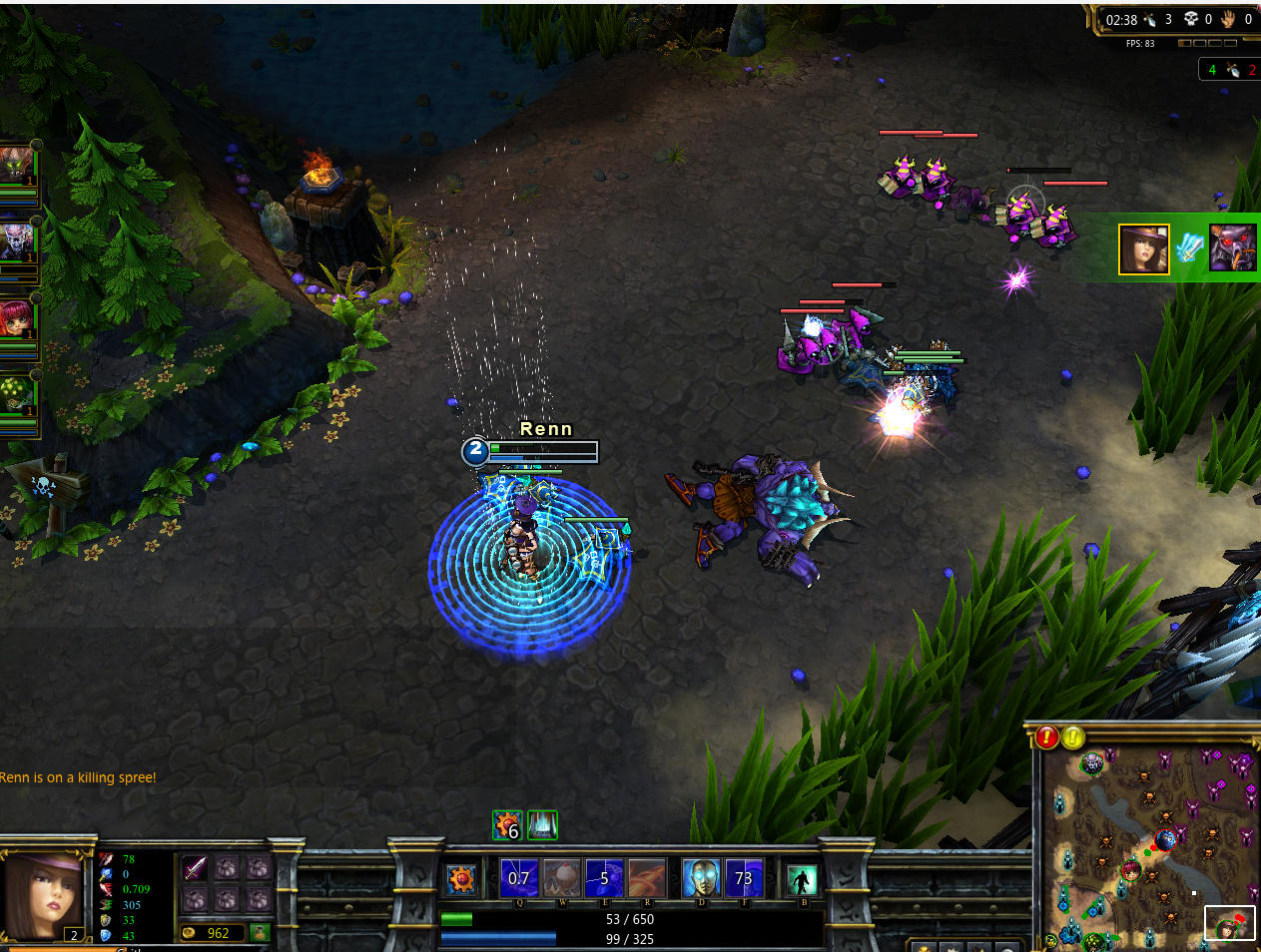Select the top ally portrait with green eyes
Viewport: 1261px width, 952px height.
click(x=17, y=164)
